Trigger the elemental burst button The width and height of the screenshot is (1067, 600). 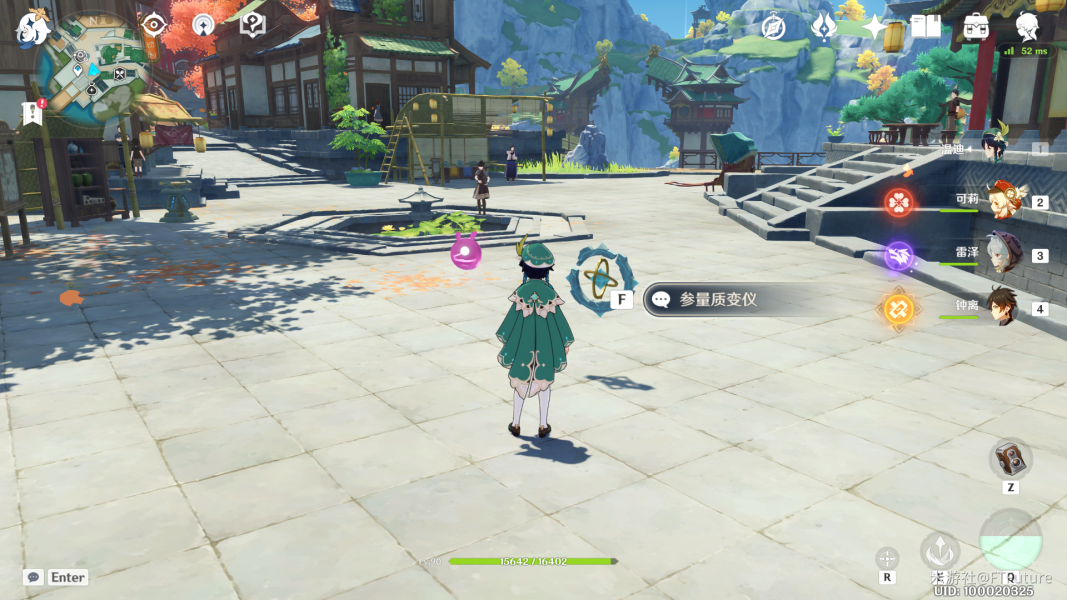pos(1010,541)
